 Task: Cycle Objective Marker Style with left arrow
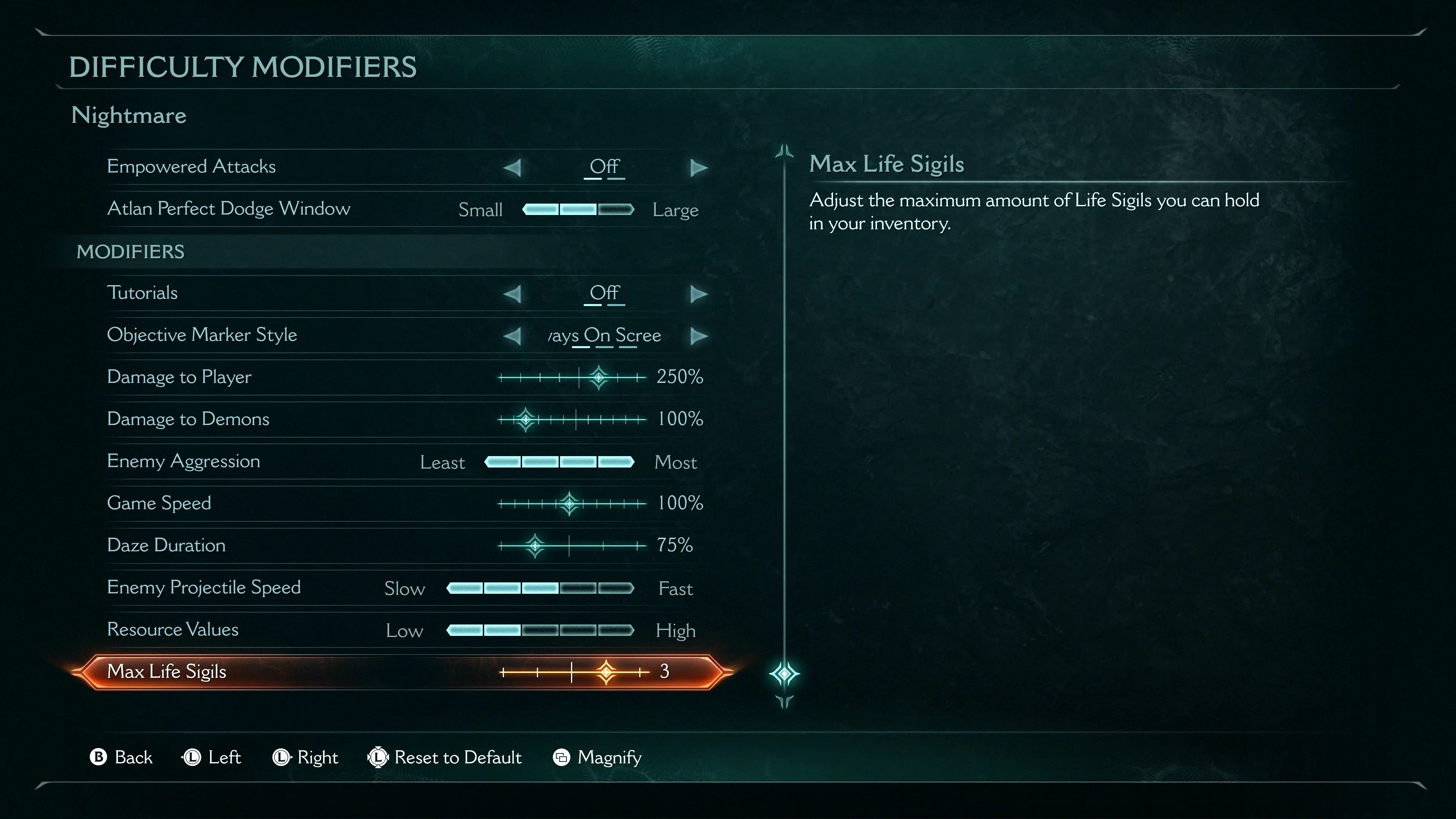512,336
